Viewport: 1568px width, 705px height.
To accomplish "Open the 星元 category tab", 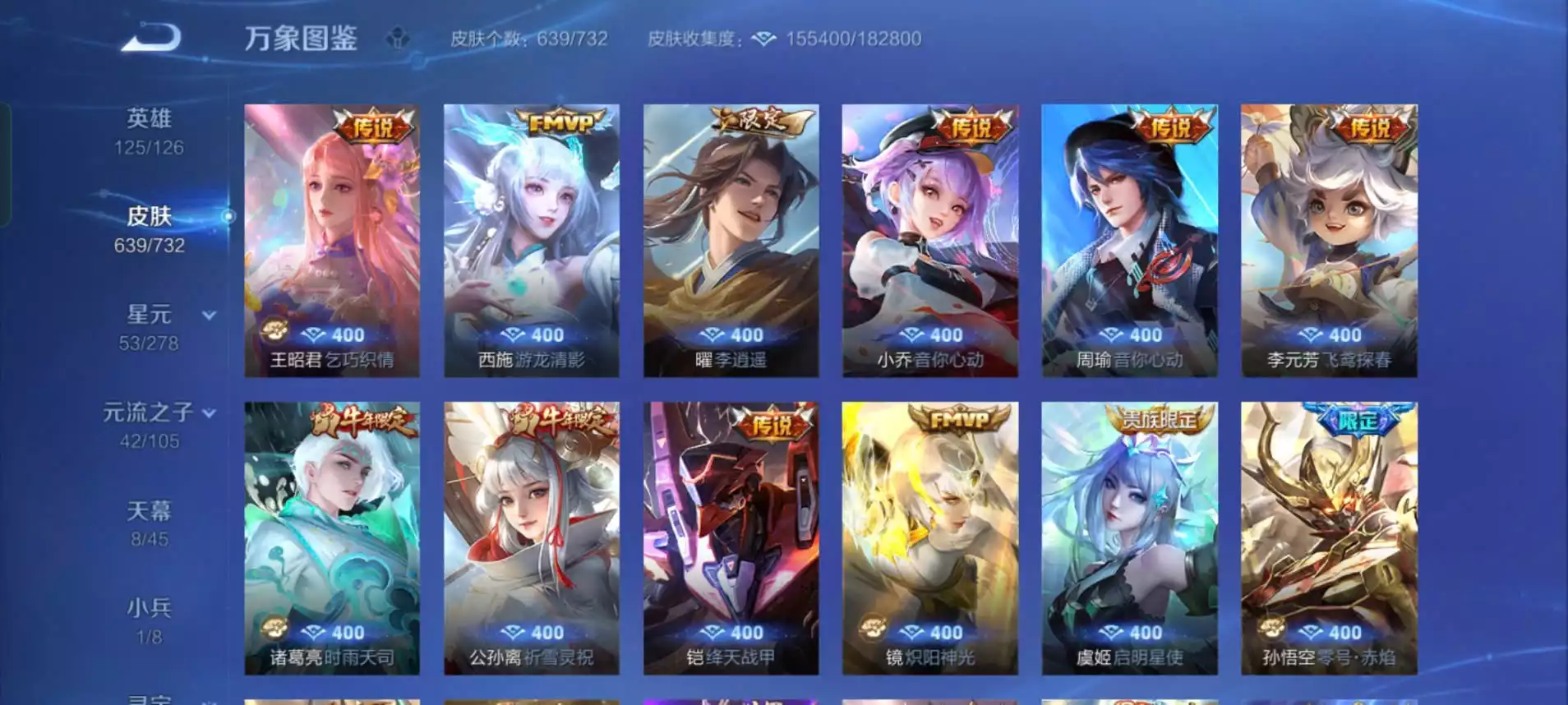I will pos(149,326).
